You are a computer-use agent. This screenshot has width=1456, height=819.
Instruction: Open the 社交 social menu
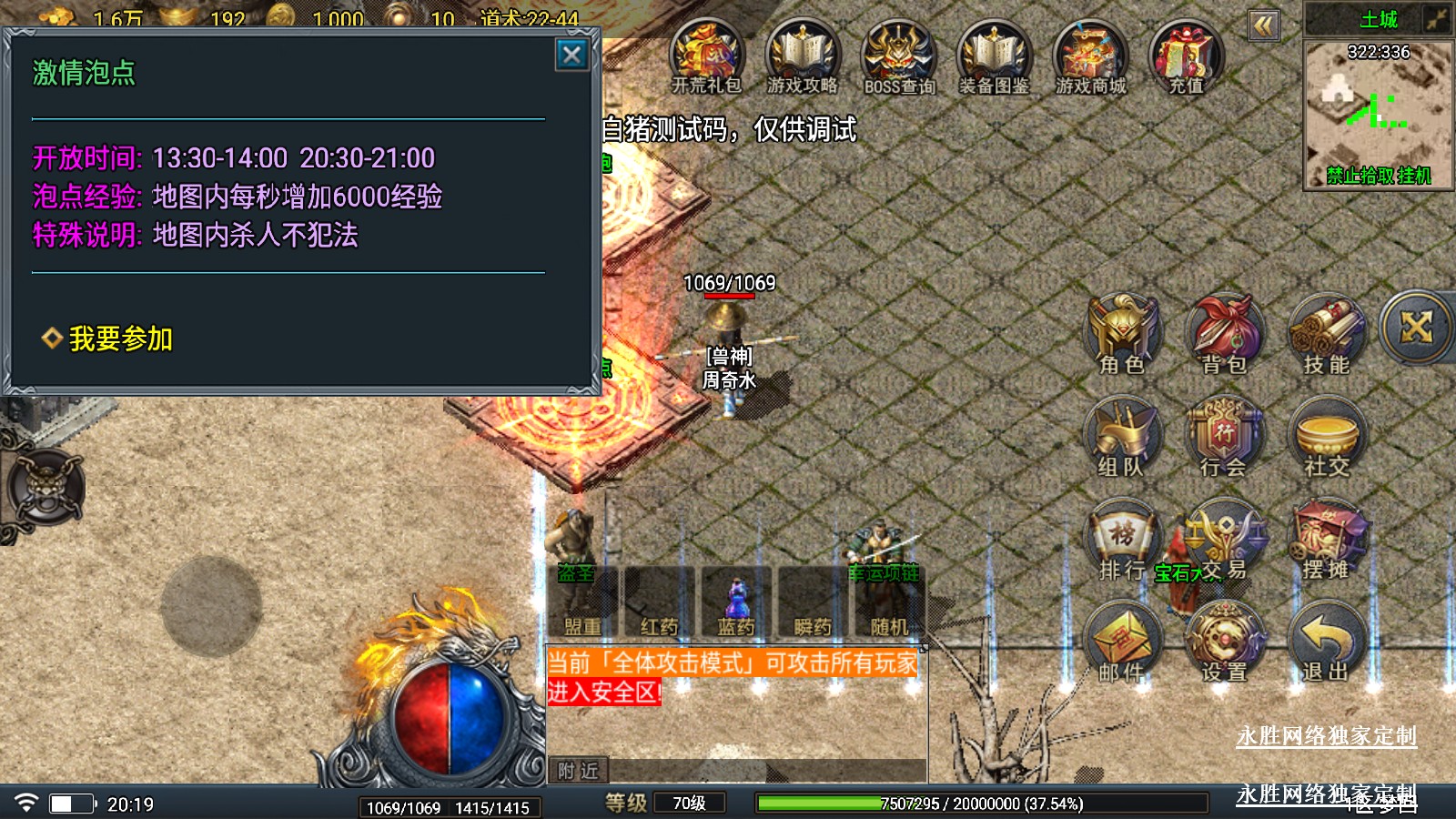[x=1326, y=436]
